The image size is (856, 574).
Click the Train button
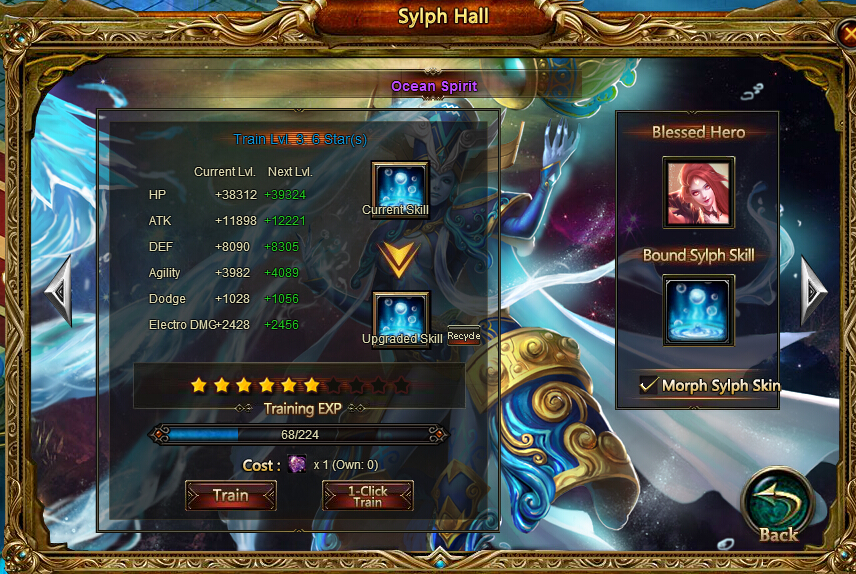(230, 496)
